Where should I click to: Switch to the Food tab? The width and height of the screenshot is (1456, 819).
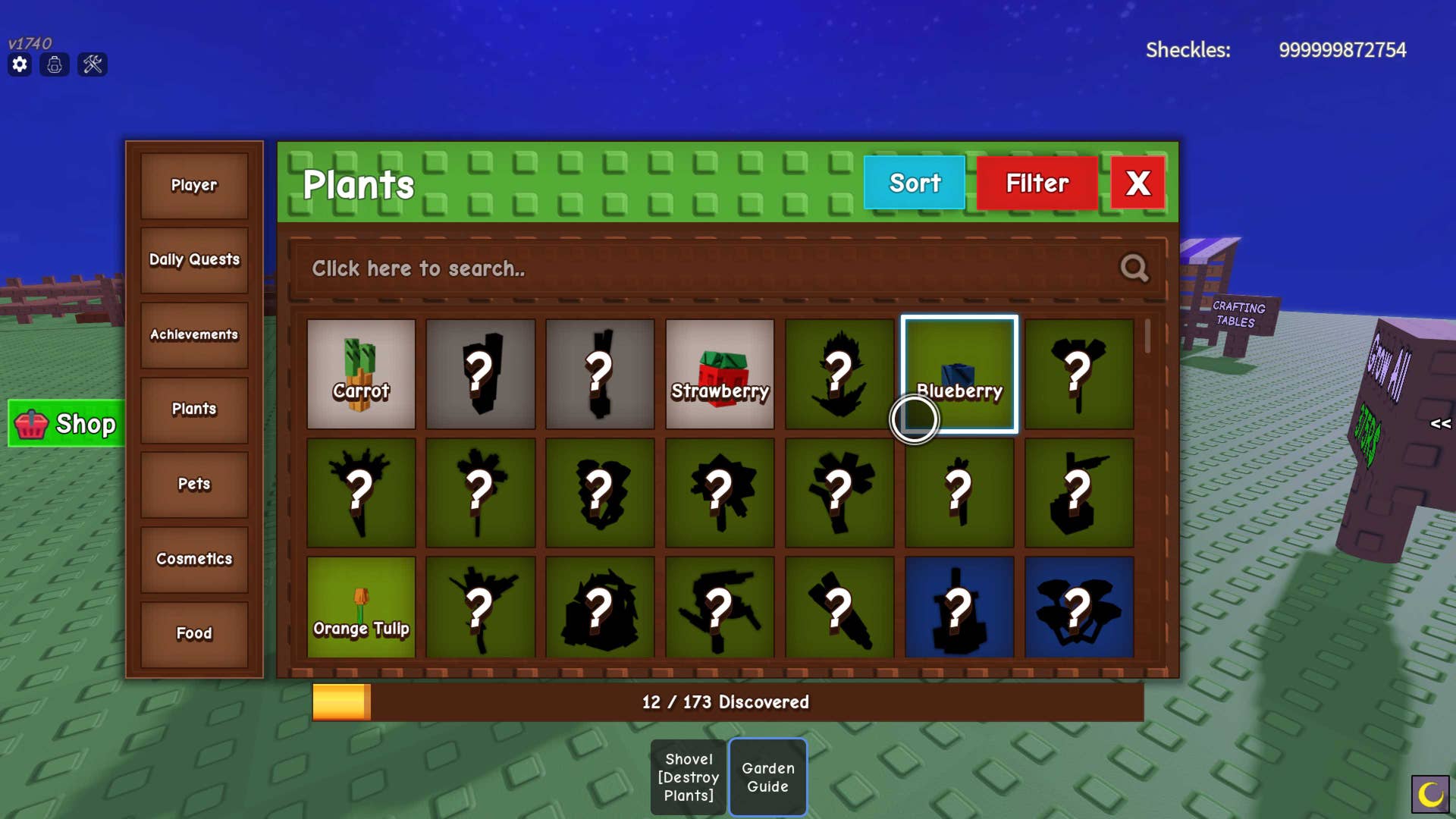(194, 633)
